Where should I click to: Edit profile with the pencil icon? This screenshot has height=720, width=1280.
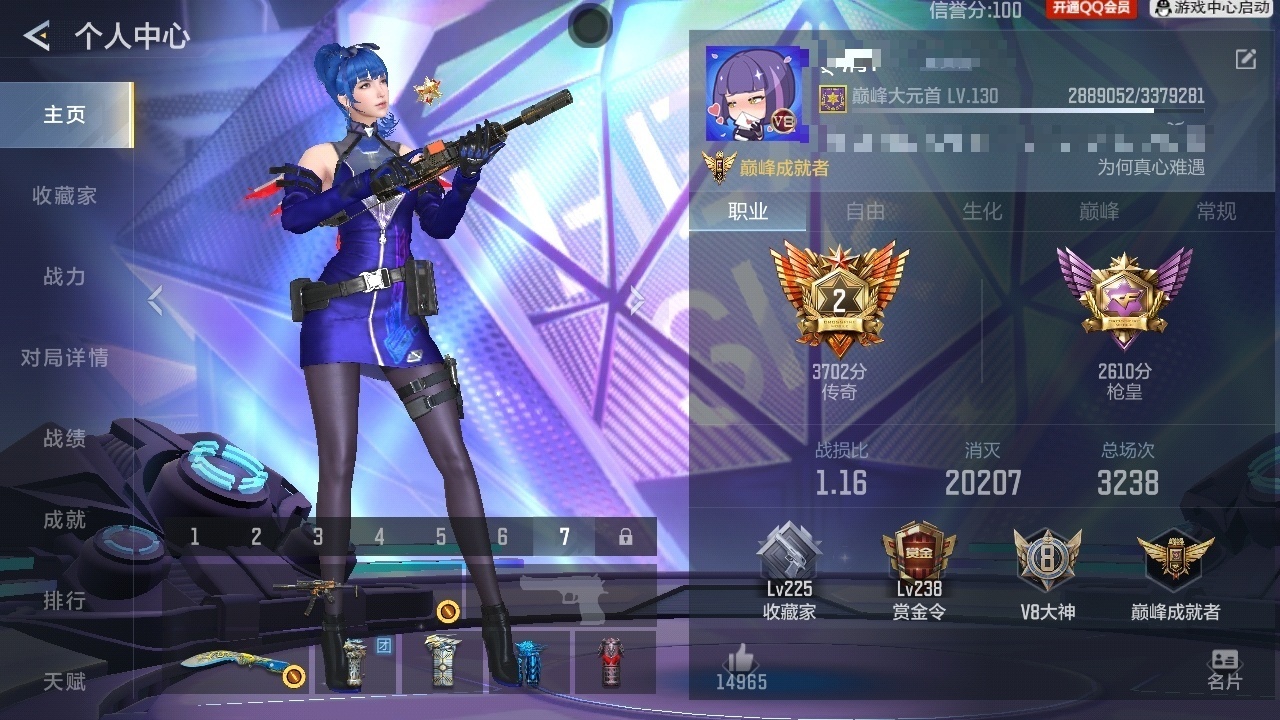coord(1246,59)
